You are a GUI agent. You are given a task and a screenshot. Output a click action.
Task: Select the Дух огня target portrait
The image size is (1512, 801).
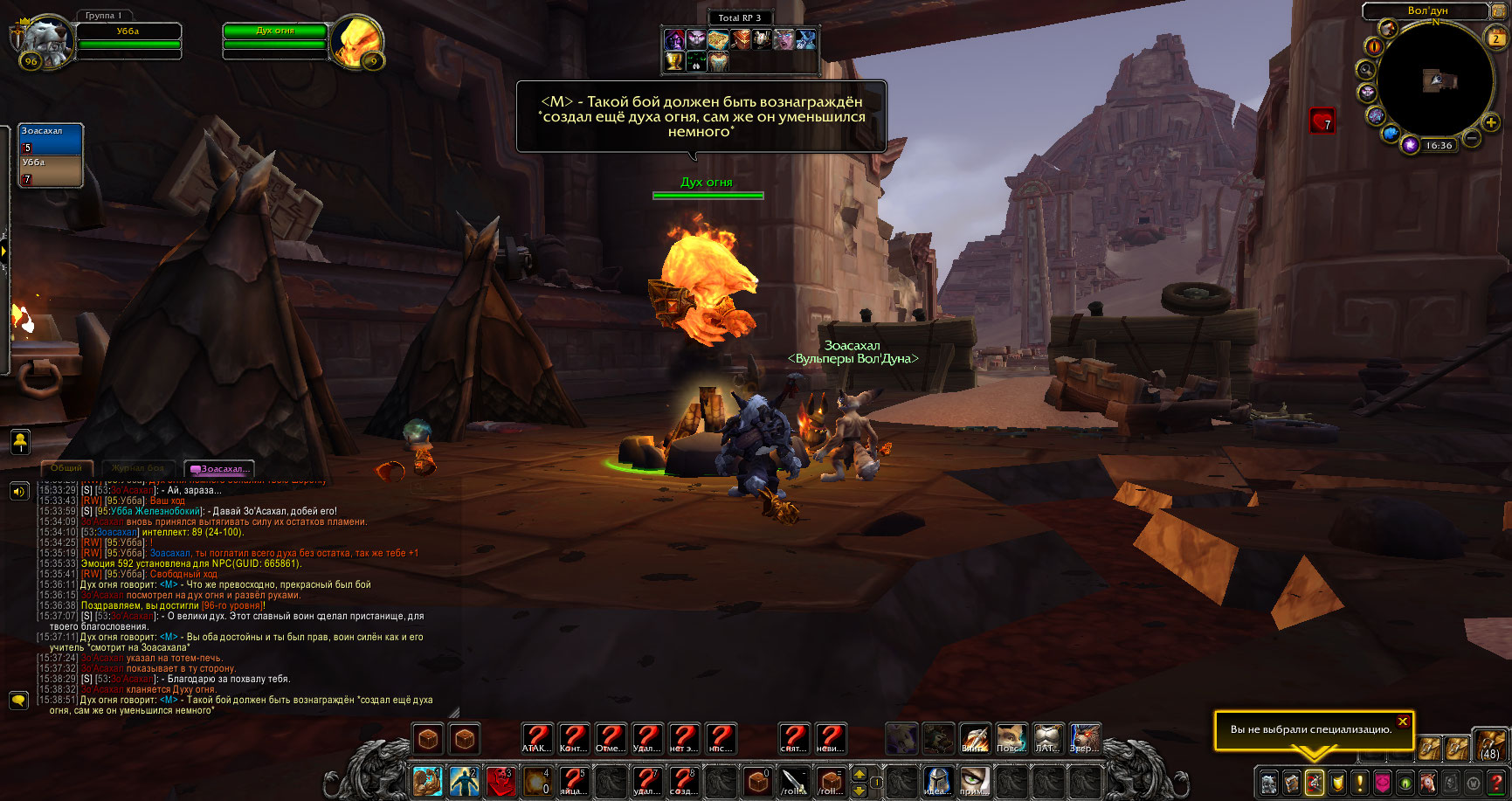click(x=357, y=41)
